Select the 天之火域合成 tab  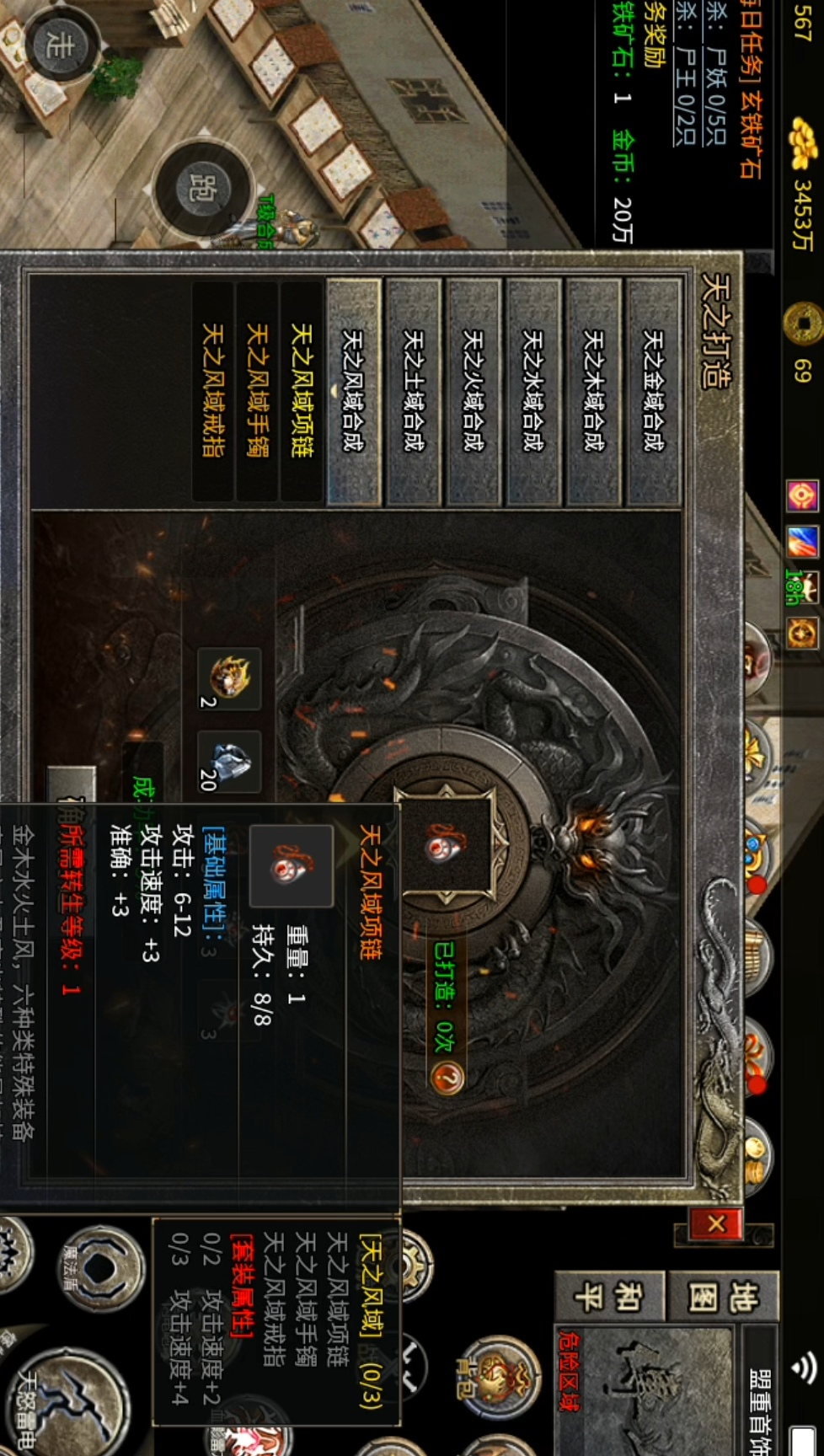point(474,391)
